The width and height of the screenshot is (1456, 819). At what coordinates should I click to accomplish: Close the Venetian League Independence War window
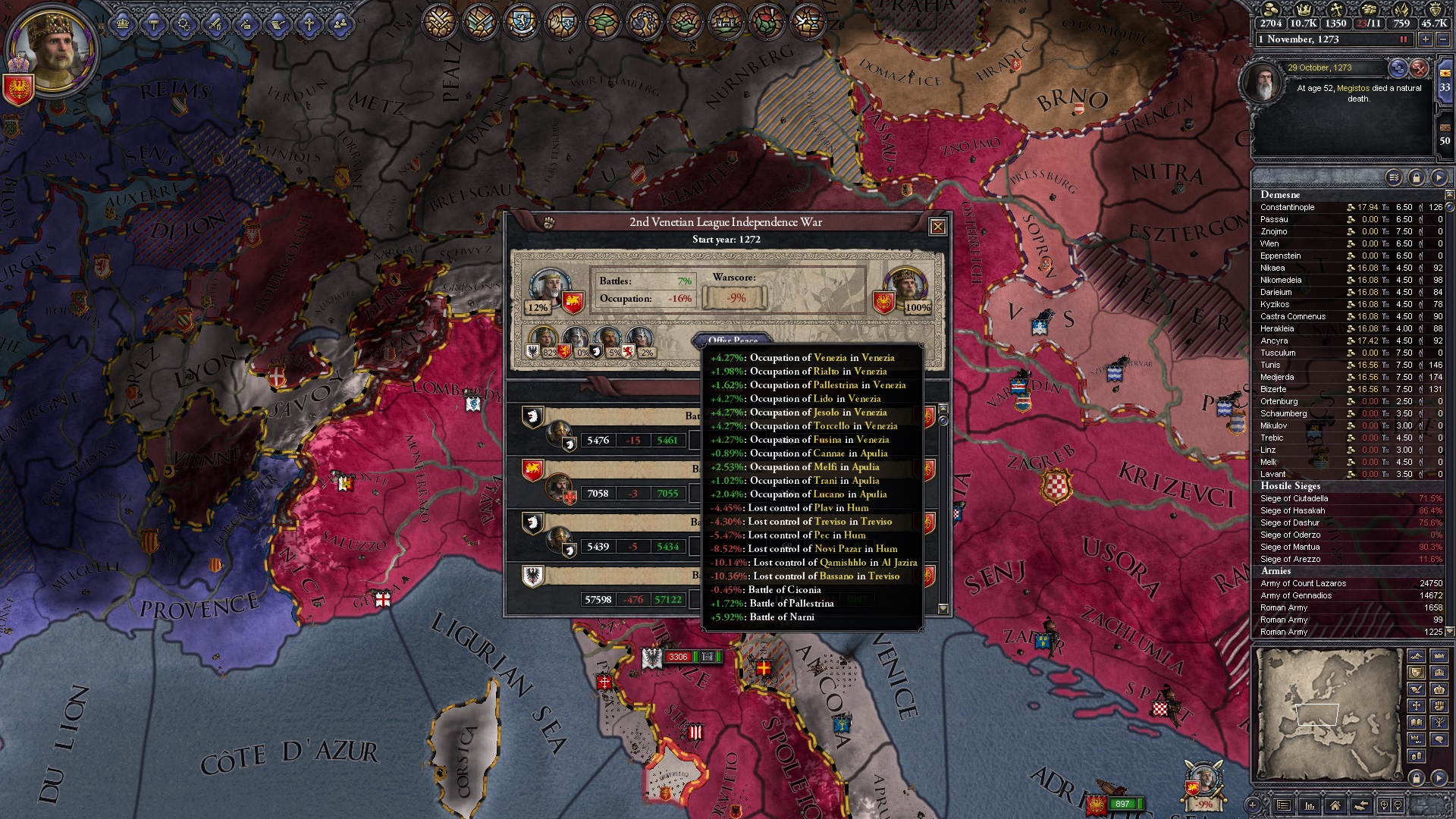[937, 227]
